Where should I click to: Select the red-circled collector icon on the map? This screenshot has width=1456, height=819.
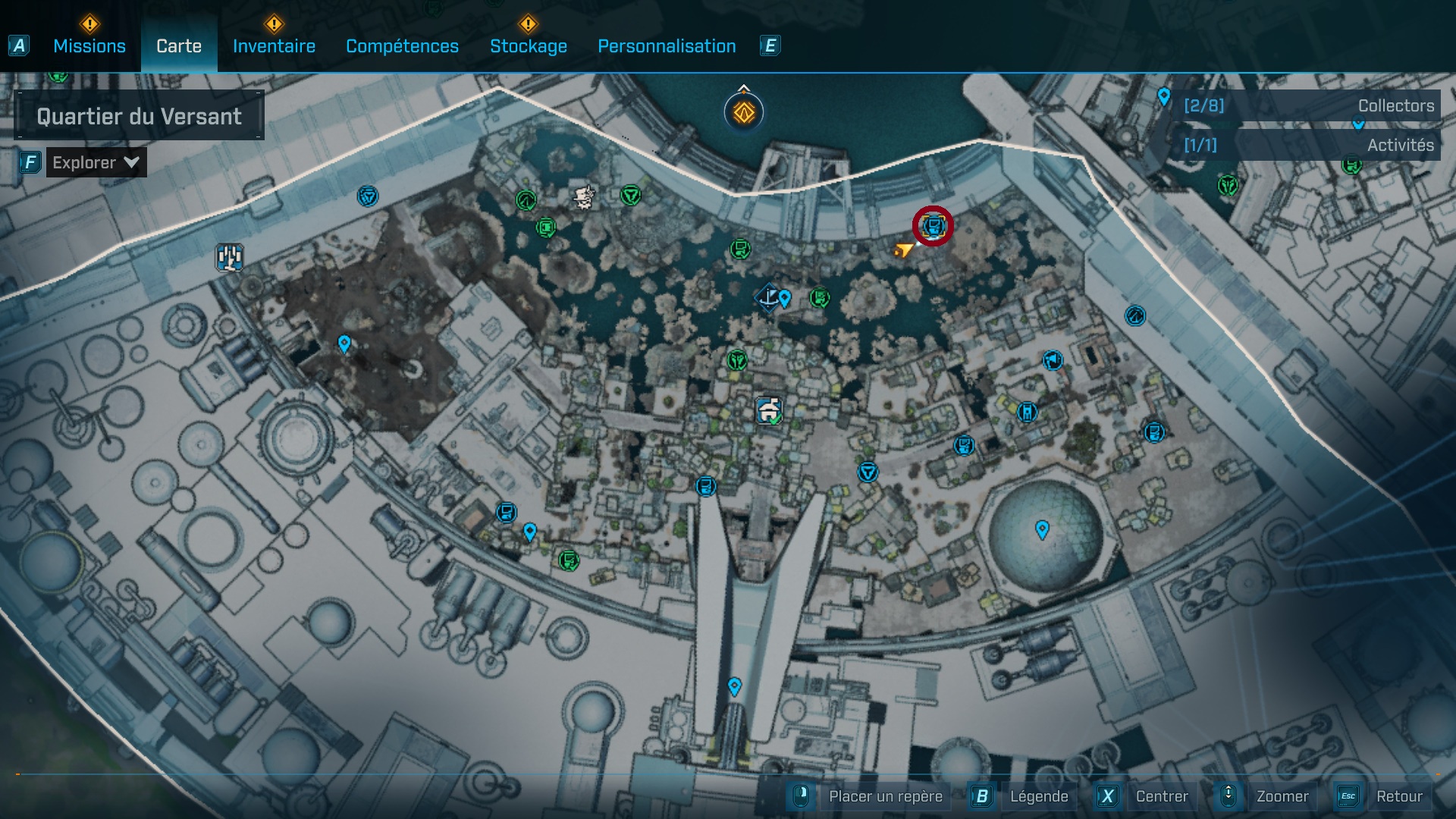934,225
